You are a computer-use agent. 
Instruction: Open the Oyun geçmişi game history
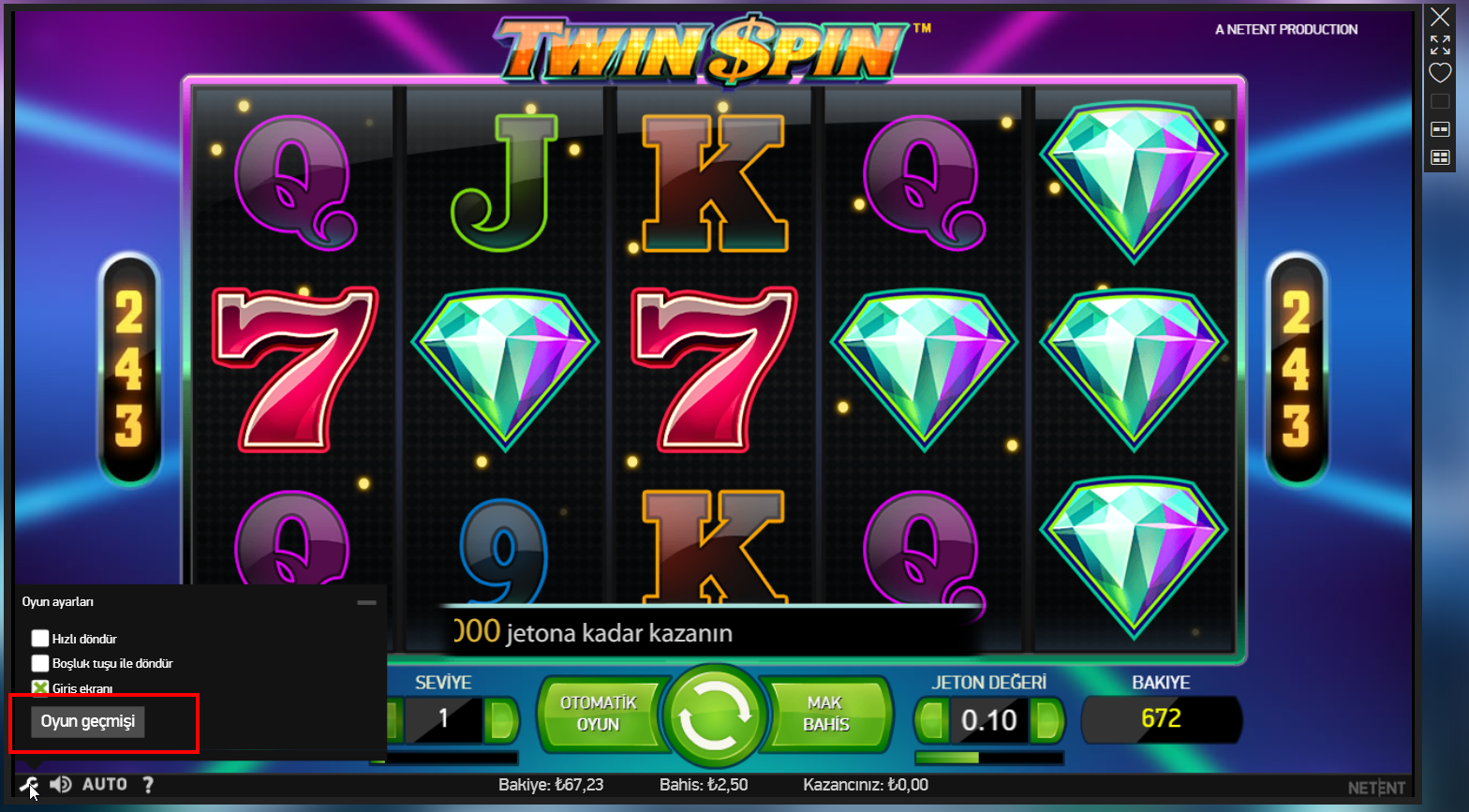click(x=88, y=721)
